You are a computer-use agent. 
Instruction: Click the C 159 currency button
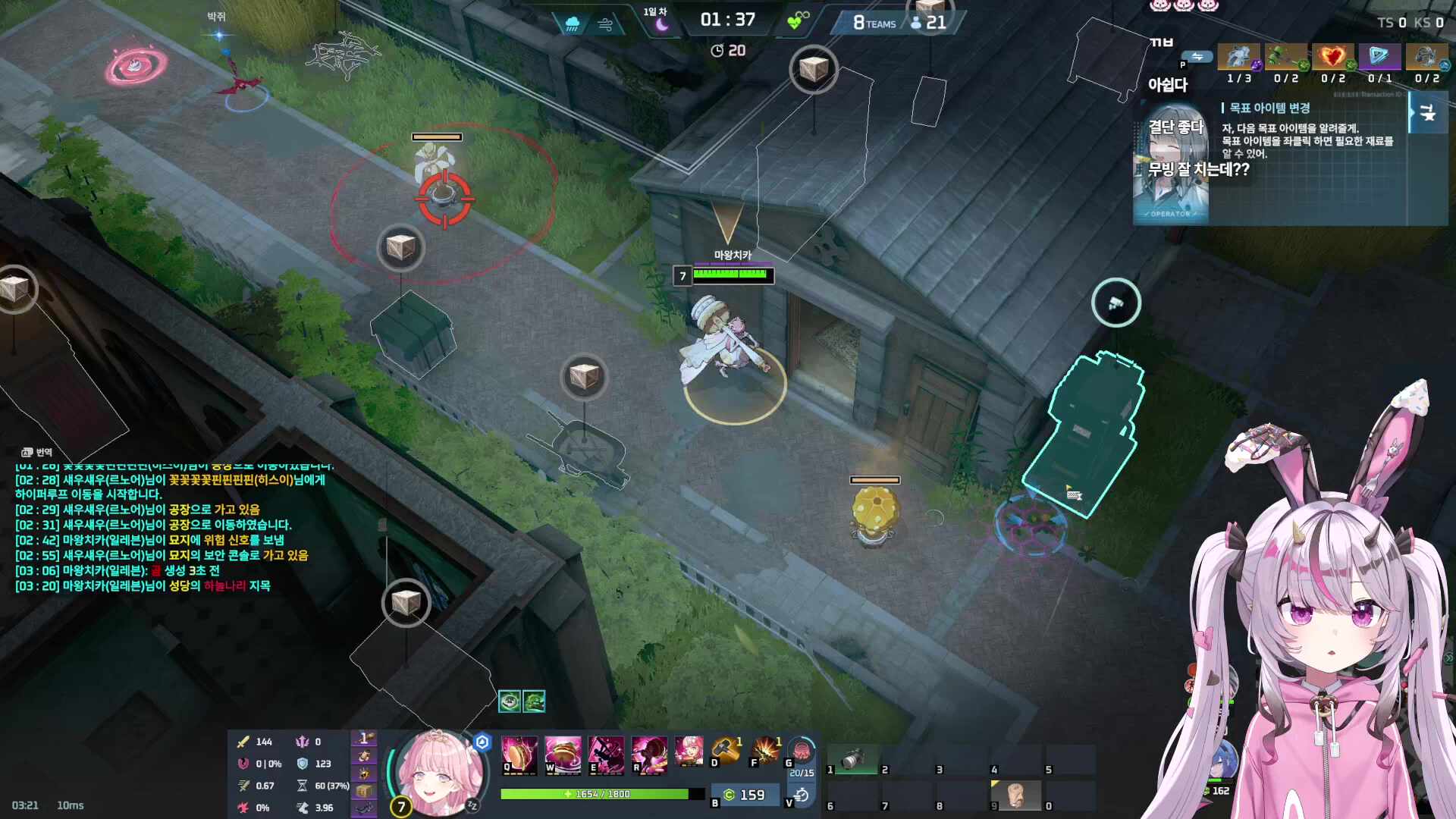point(745,793)
